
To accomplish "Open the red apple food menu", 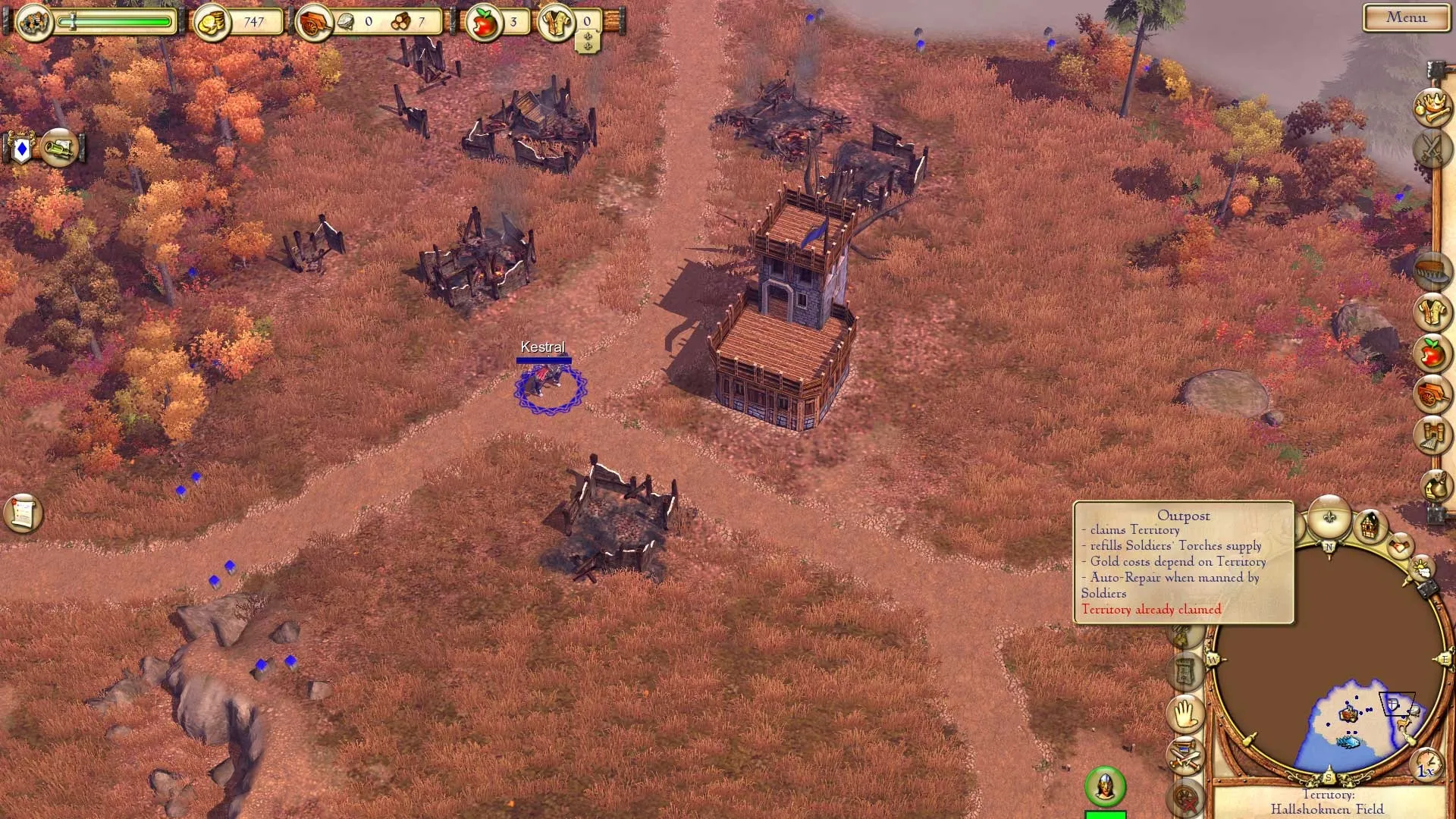I will click(1431, 353).
